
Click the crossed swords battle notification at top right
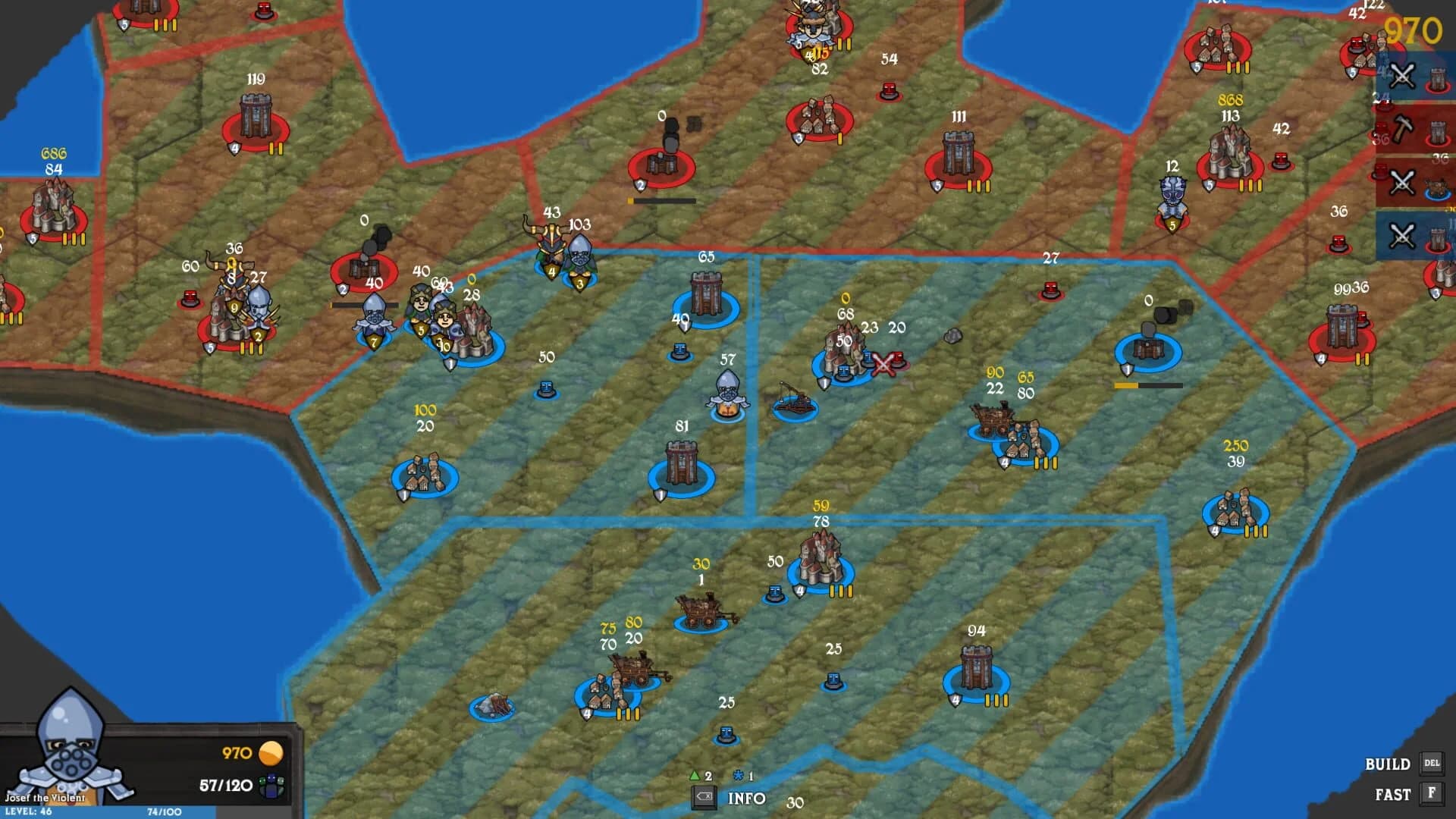pyautogui.click(x=1402, y=75)
